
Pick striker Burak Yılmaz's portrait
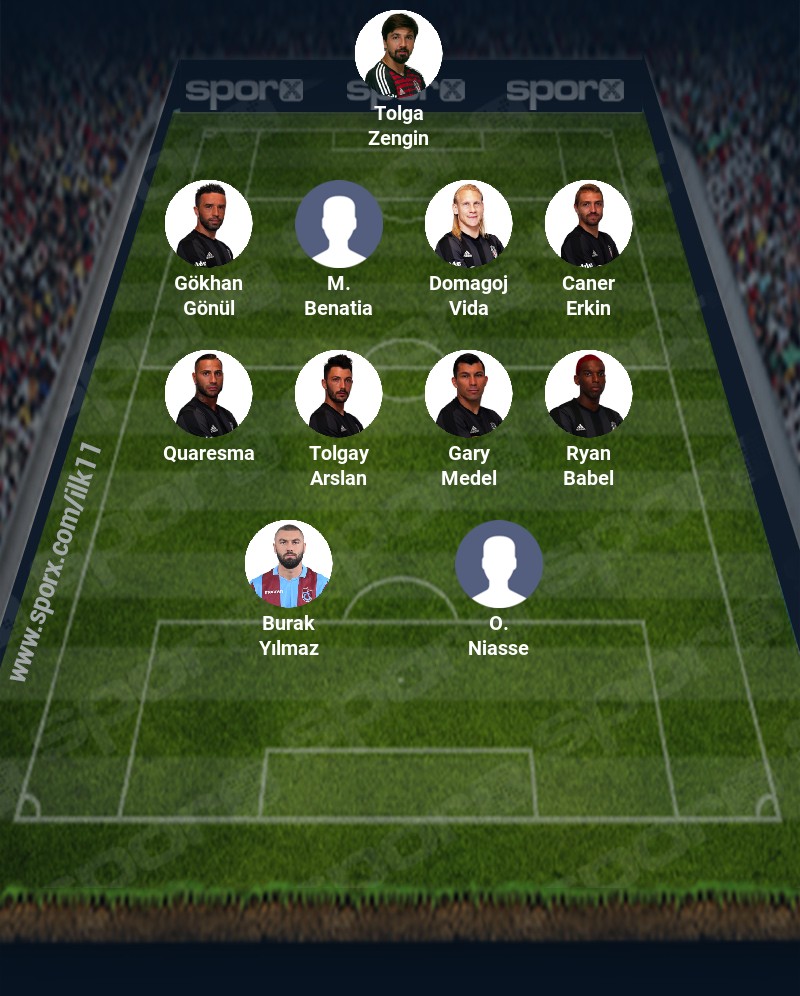click(288, 563)
